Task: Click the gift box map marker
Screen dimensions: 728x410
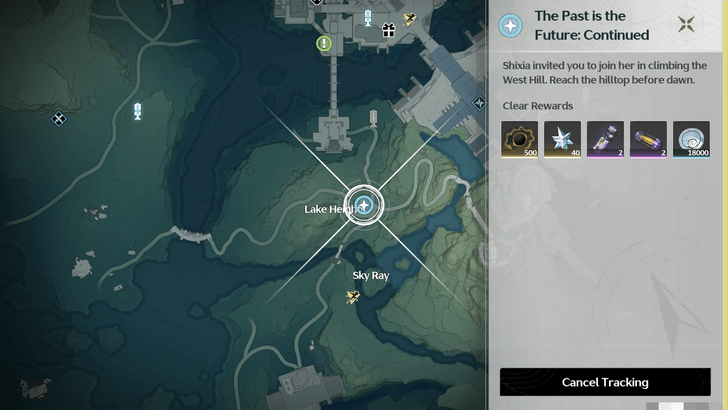Action: pyautogui.click(x=387, y=29)
